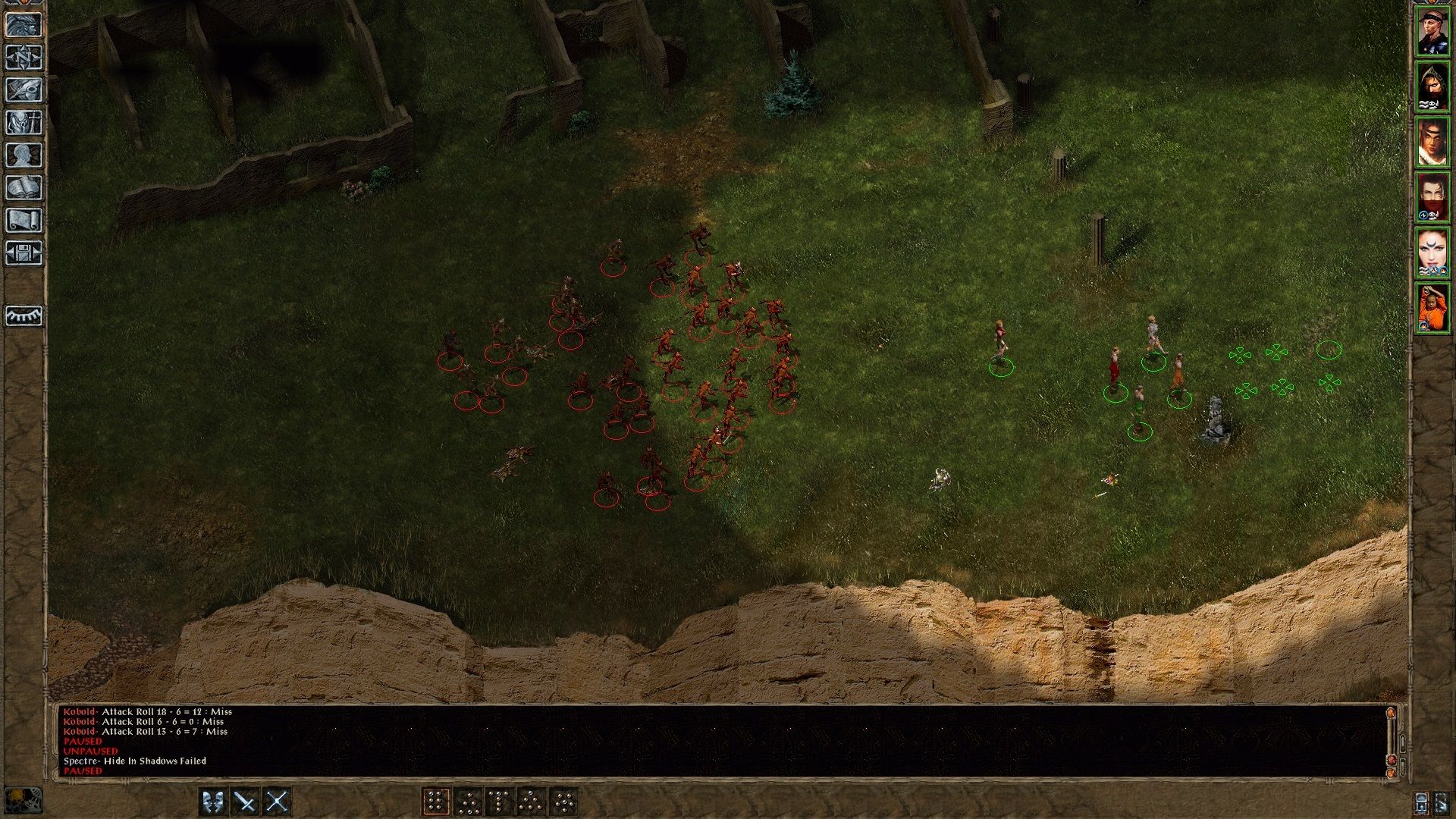The image size is (1456, 819).
Task: Select the currently highlighted first formation
Action: click(438, 802)
